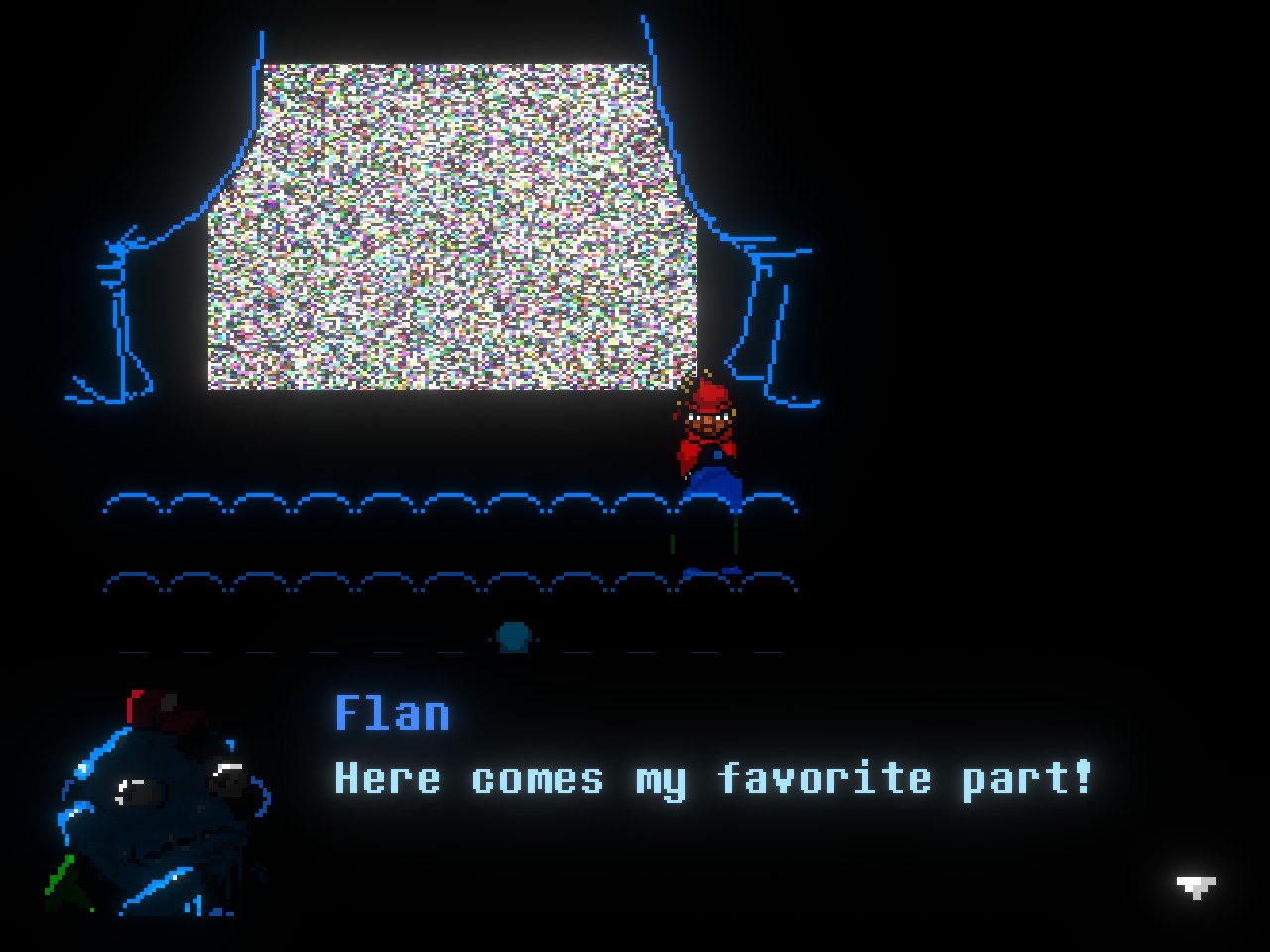
Task: Advance dialogue with the white arrow indicator
Action: tap(1196, 886)
